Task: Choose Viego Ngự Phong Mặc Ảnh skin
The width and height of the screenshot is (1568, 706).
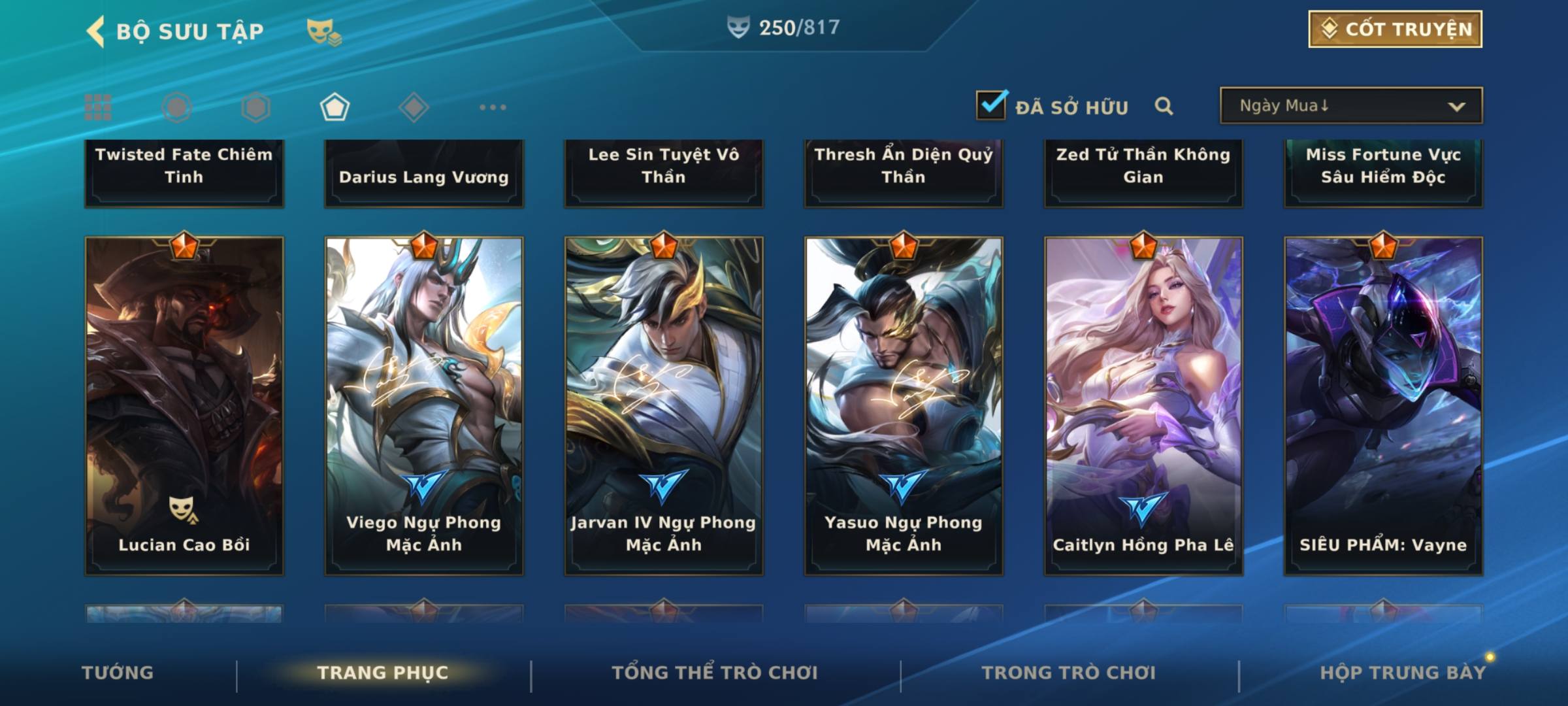Action: point(424,405)
